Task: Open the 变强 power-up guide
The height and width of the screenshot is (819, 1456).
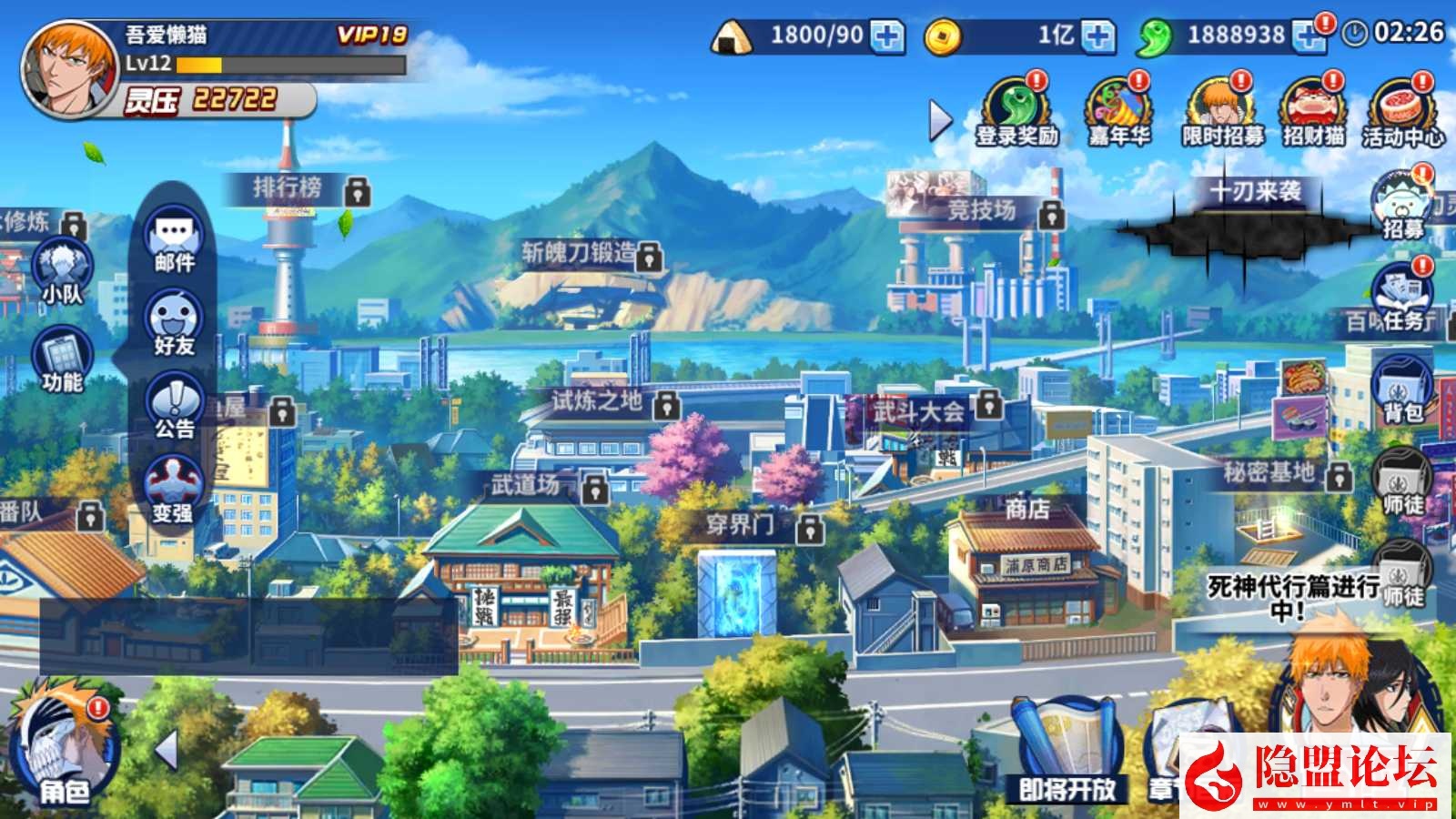Action: pyautogui.click(x=173, y=491)
